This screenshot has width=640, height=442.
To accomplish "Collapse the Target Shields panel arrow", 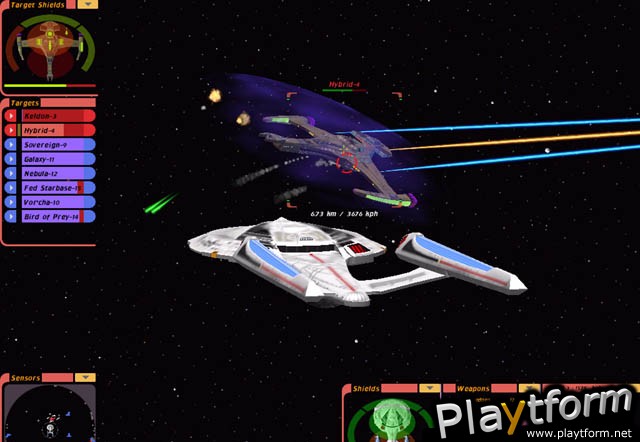I will pos(89,4).
